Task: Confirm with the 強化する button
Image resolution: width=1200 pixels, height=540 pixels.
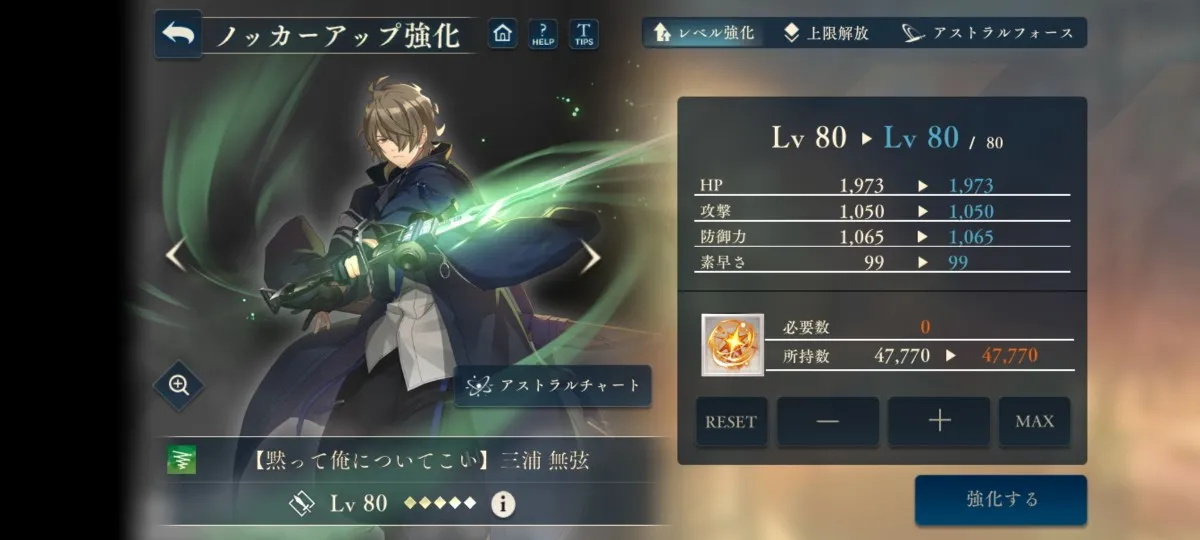Action: pos(1001,499)
